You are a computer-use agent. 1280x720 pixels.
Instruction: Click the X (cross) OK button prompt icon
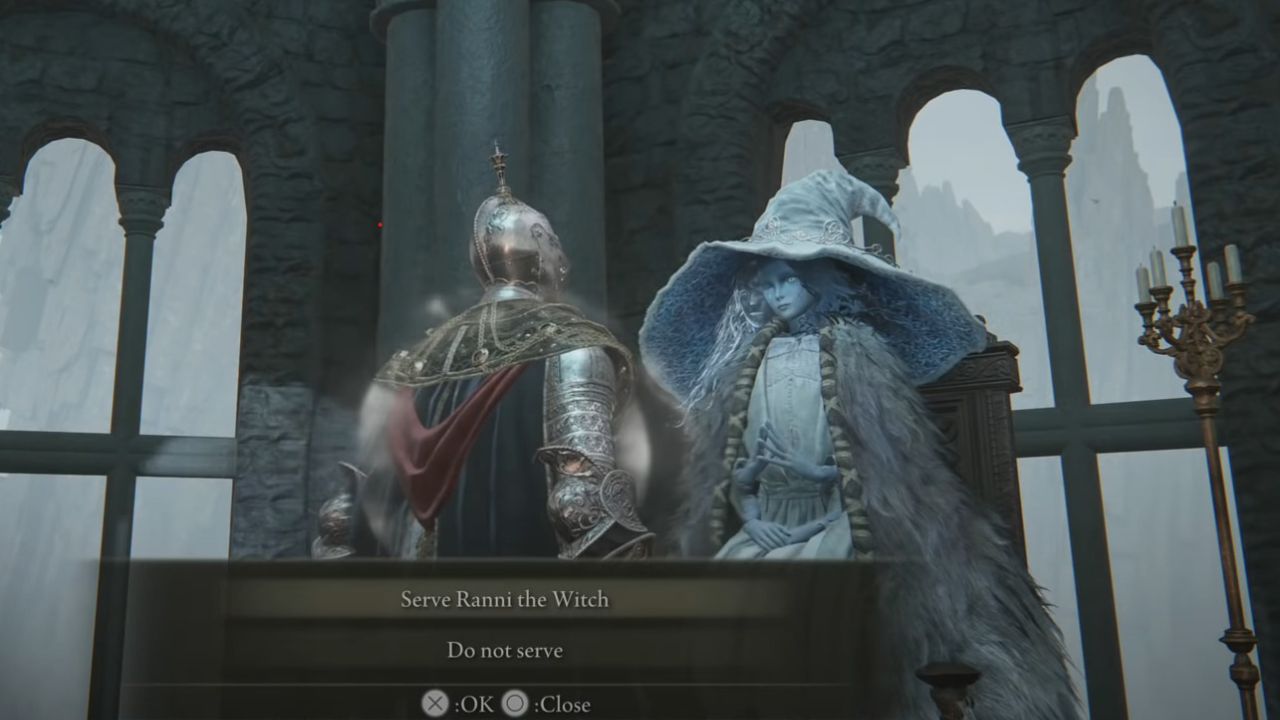tap(434, 703)
